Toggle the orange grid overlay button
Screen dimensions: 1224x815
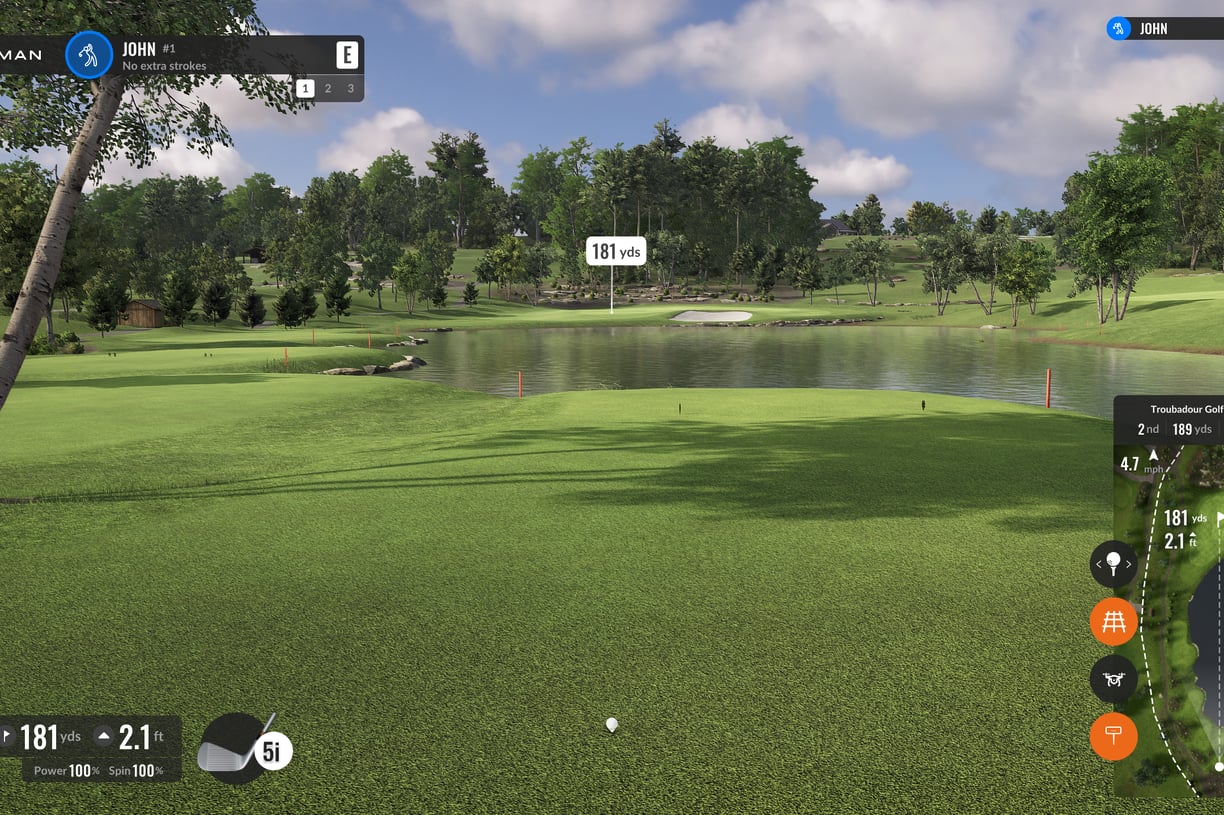tap(1113, 622)
